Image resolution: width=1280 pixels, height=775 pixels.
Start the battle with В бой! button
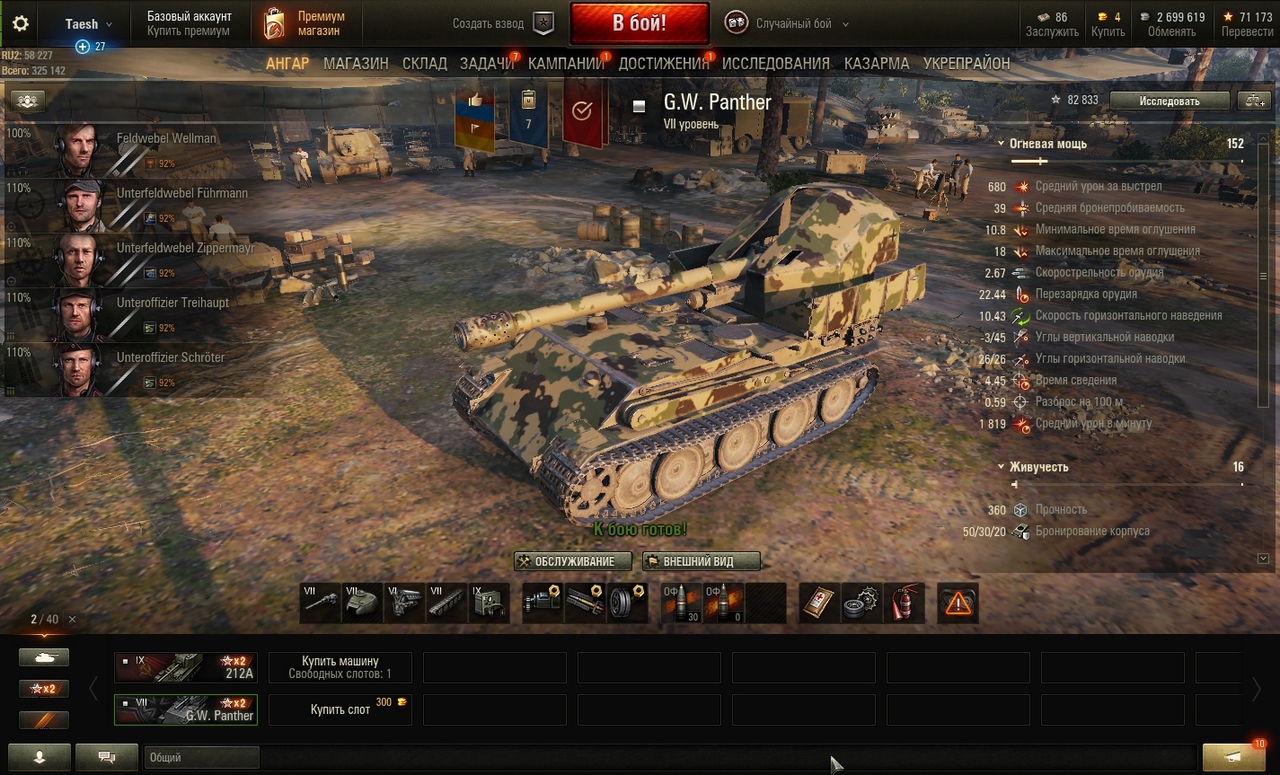click(x=639, y=23)
